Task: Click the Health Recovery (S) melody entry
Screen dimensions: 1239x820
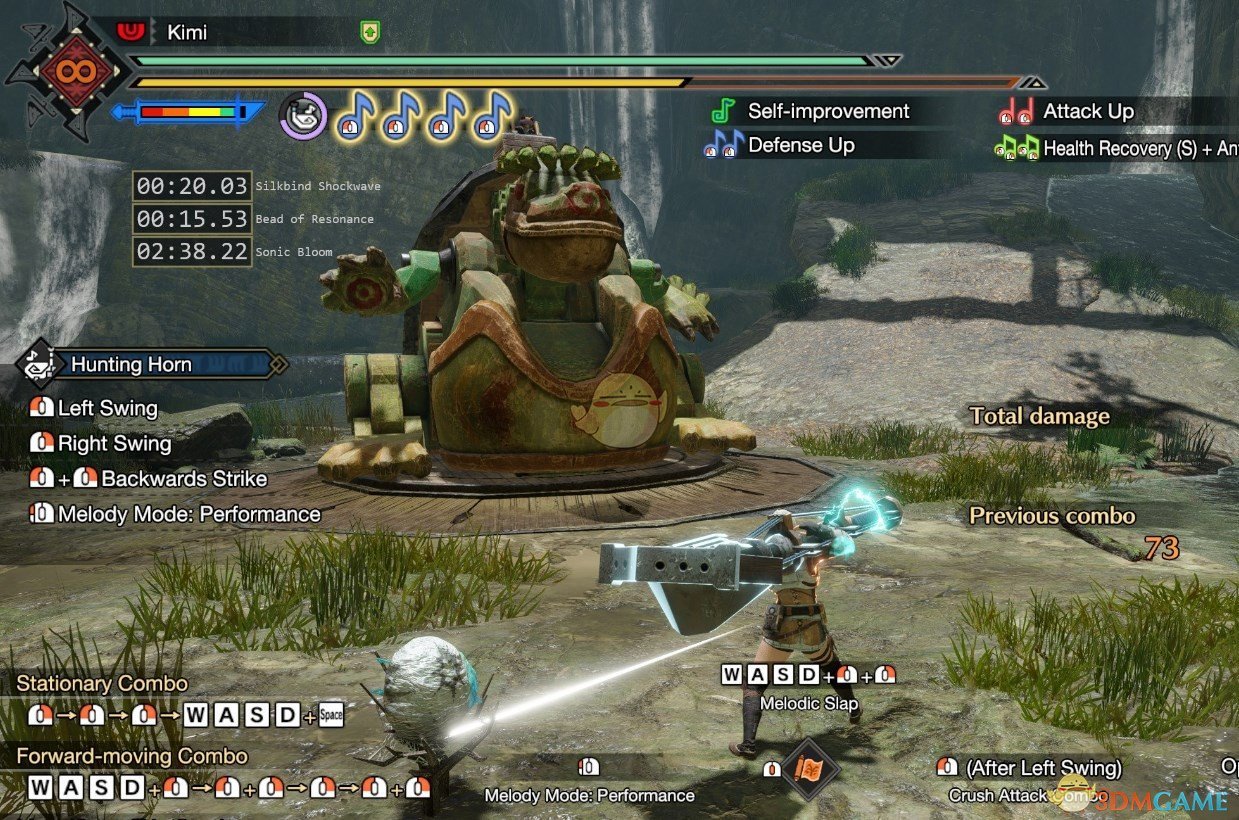Action: (x=1127, y=148)
